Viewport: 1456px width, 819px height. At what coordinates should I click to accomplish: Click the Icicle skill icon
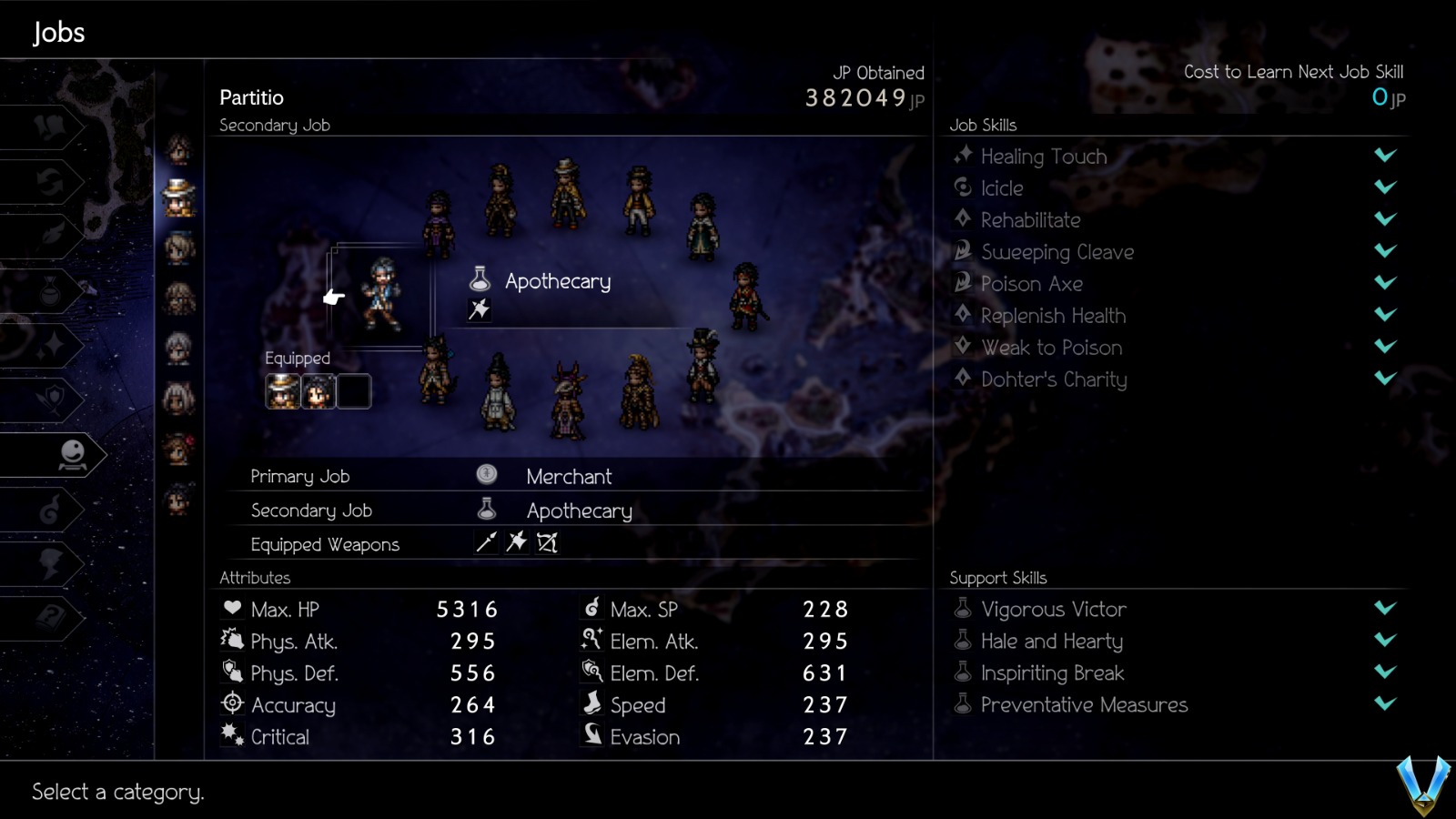[962, 188]
